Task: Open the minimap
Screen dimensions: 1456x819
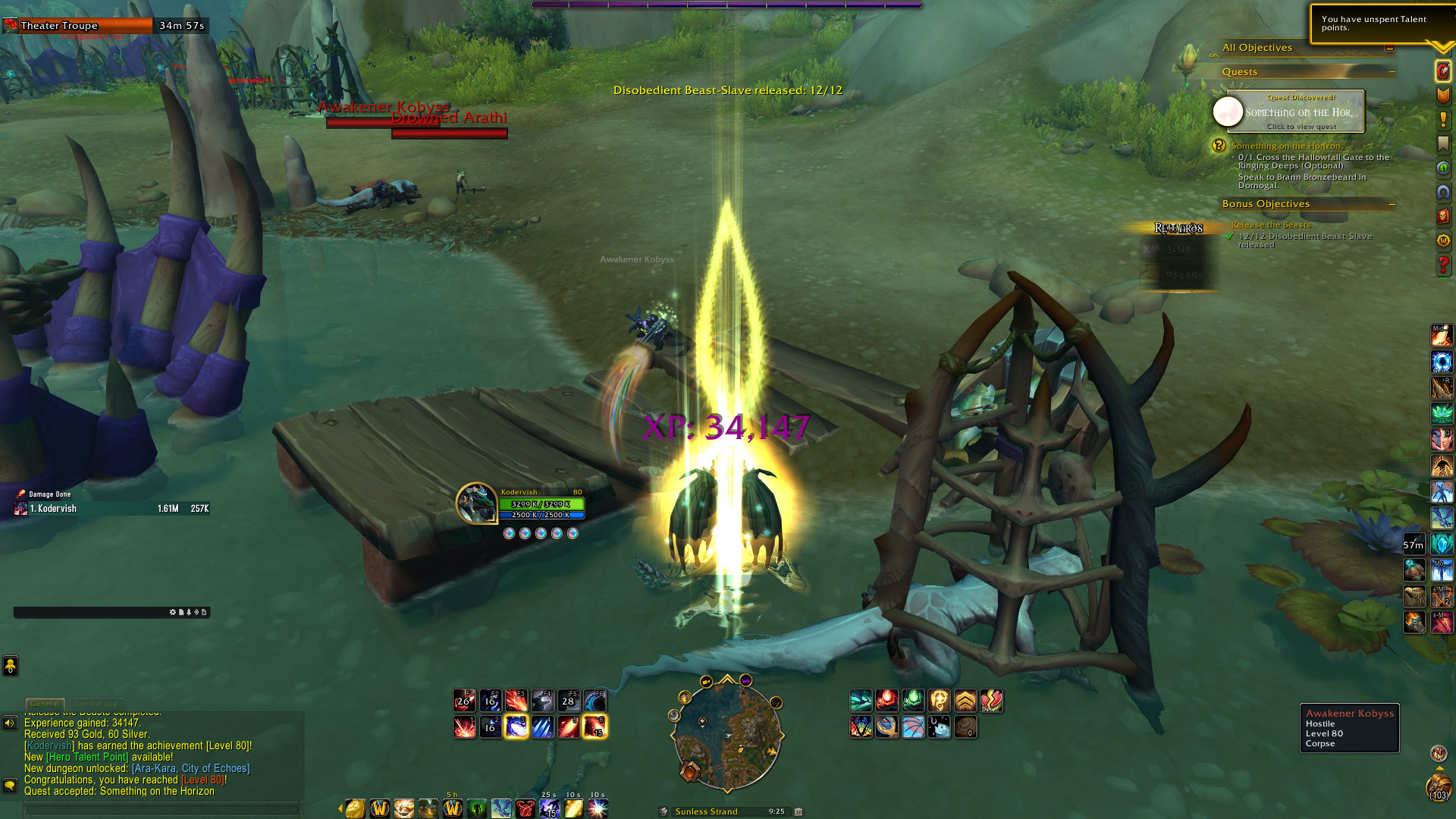Action: [x=726, y=734]
